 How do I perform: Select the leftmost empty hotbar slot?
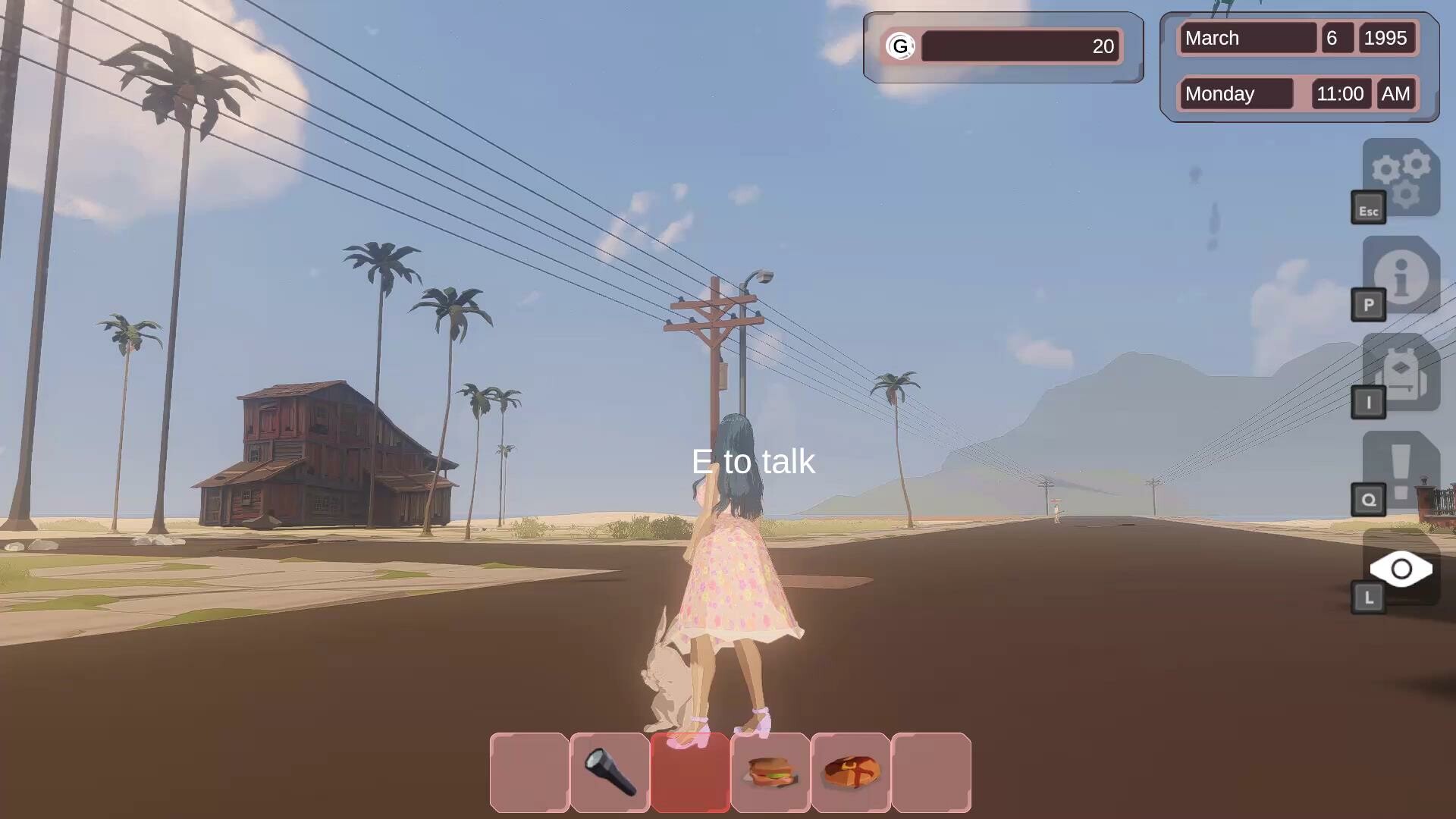click(529, 773)
